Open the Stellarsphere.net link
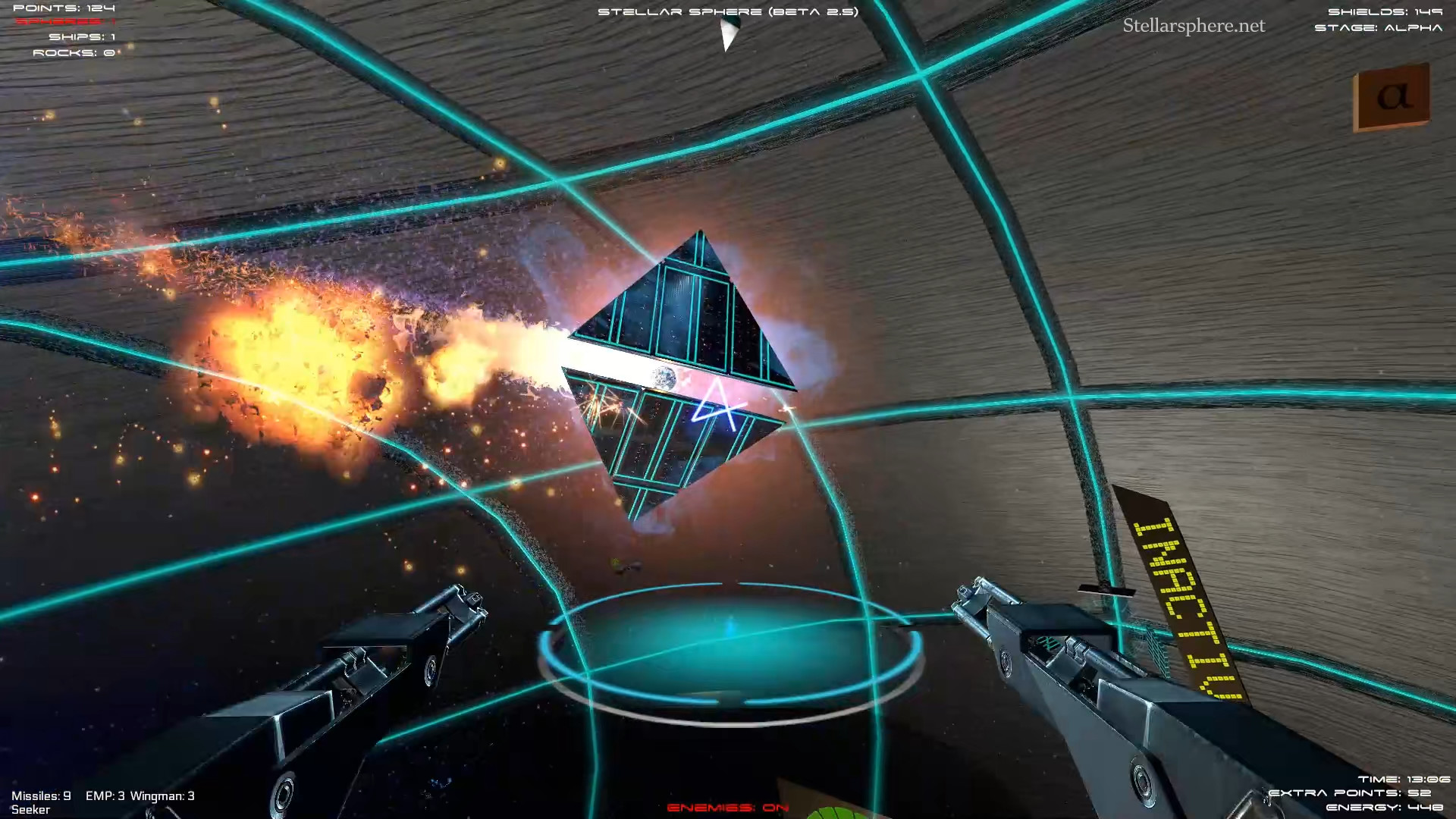The height and width of the screenshot is (819, 1456). point(1194,25)
